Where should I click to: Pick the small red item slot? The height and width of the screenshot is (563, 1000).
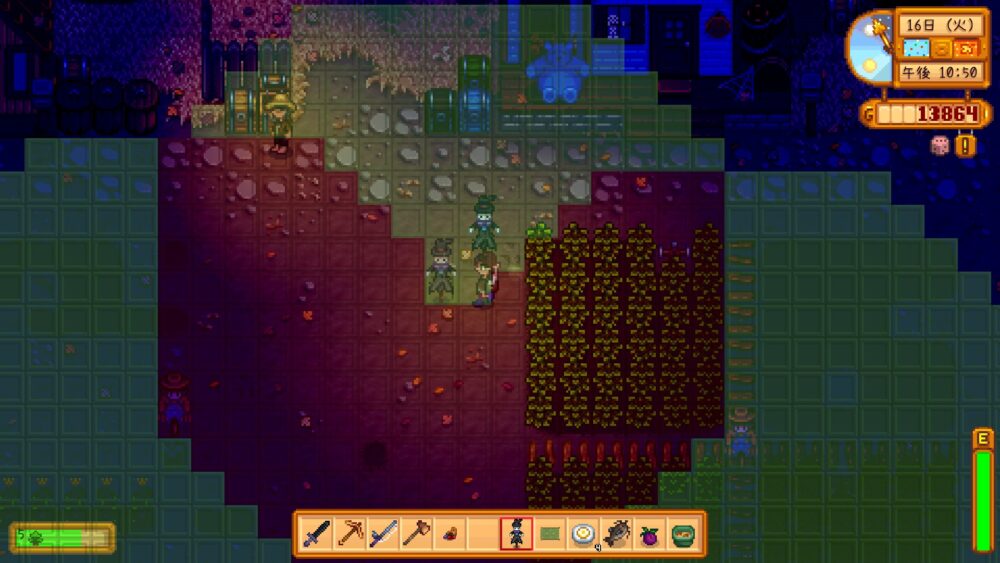pos(449,534)
